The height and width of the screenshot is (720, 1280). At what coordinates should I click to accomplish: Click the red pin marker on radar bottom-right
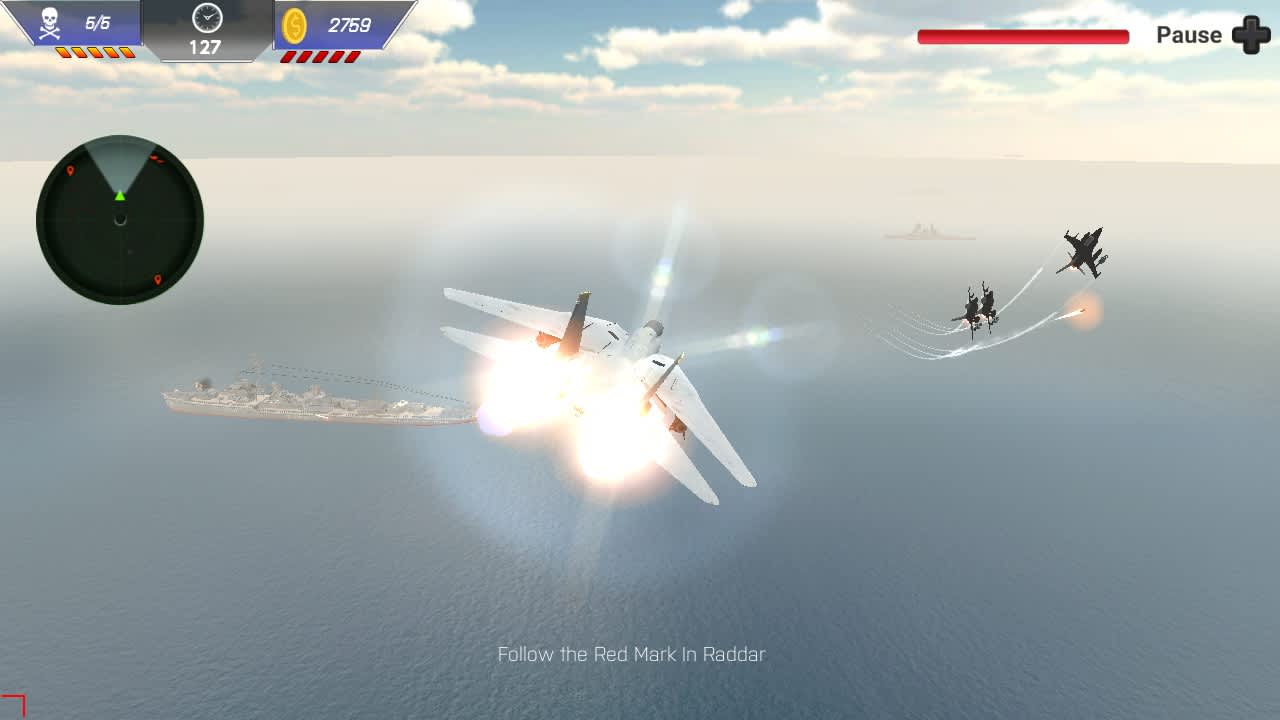(157, 279)
